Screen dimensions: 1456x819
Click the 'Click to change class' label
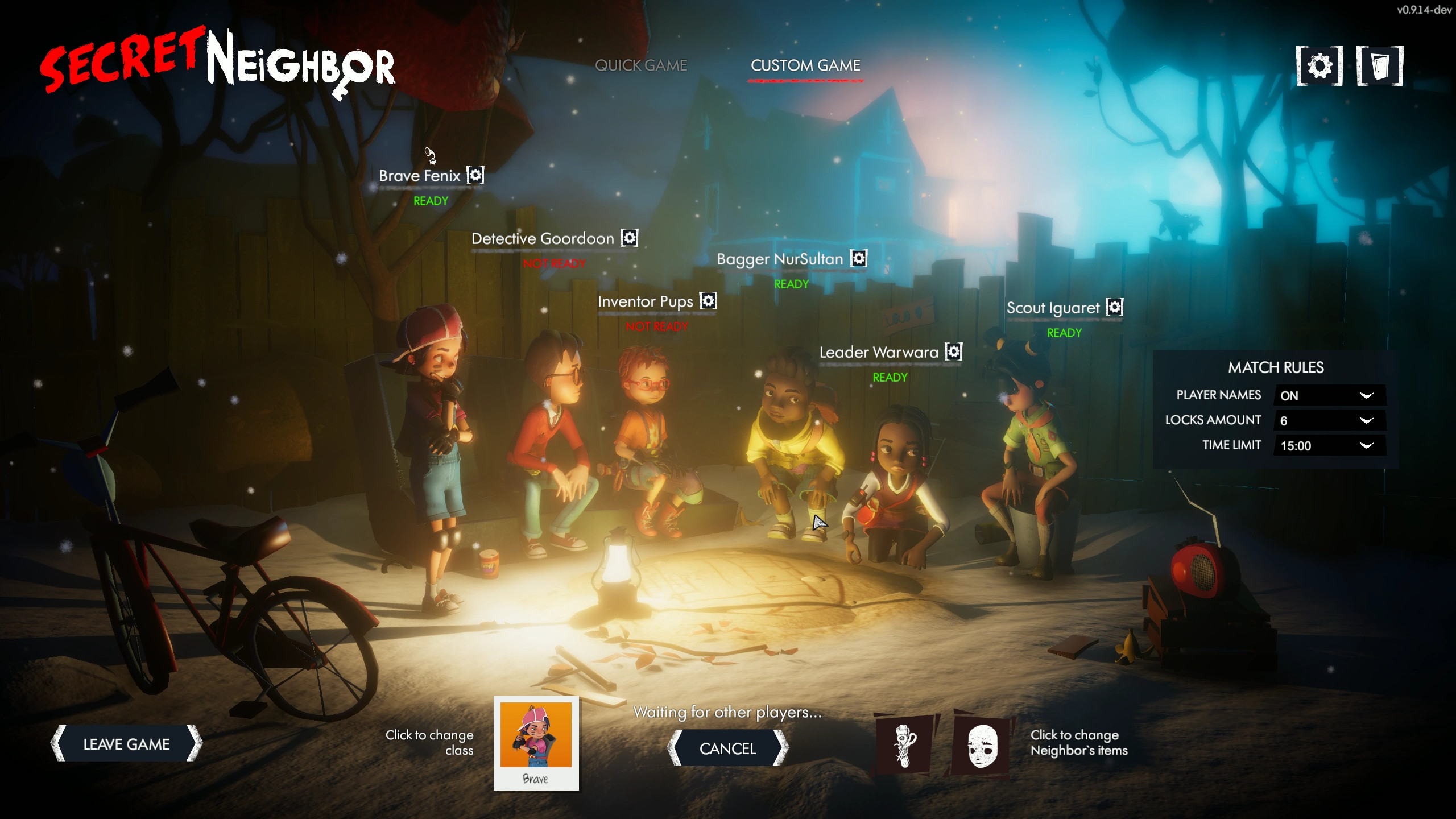[429, 742]
